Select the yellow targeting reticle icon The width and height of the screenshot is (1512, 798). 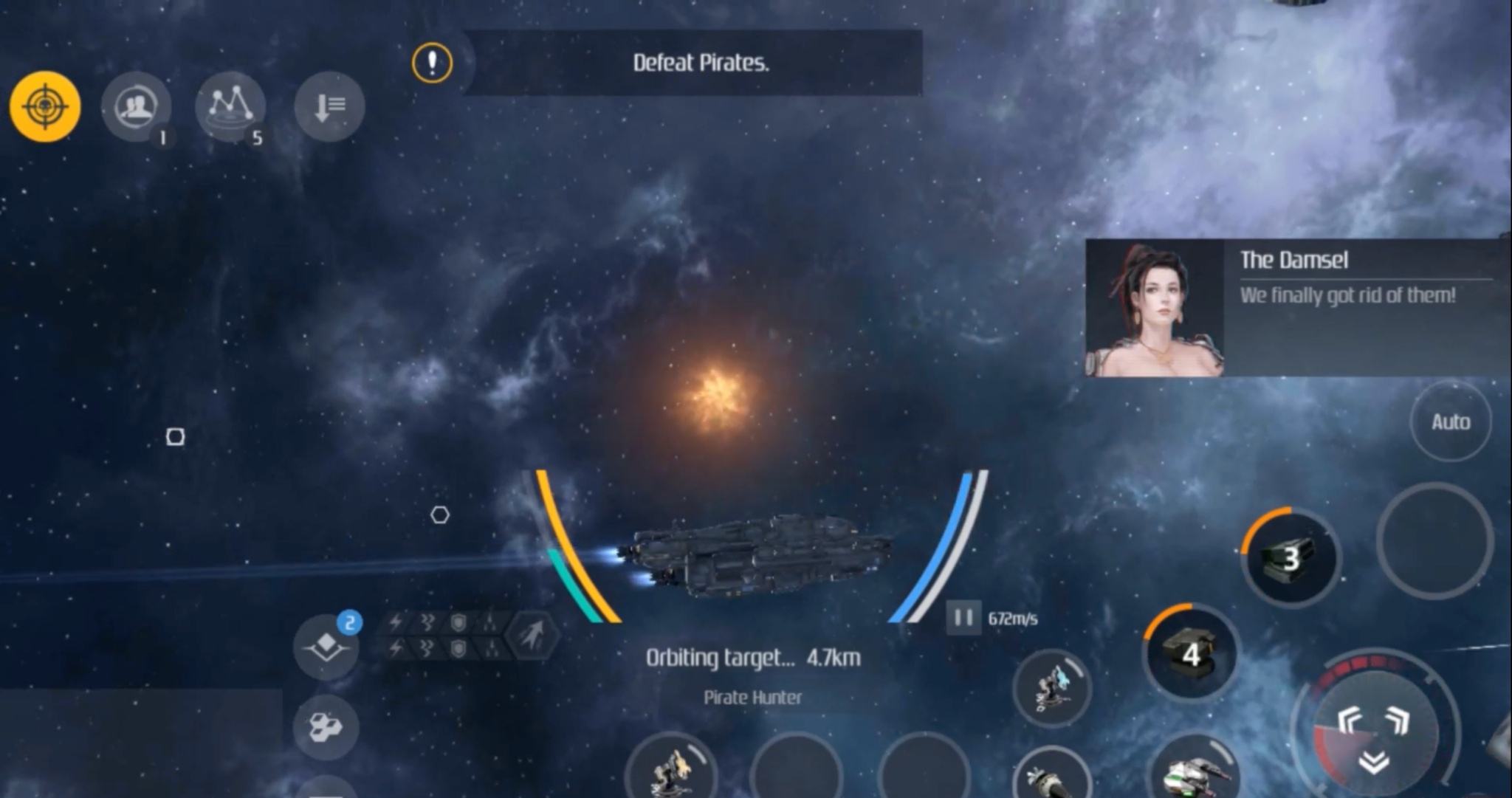click(x=44, y=106)
